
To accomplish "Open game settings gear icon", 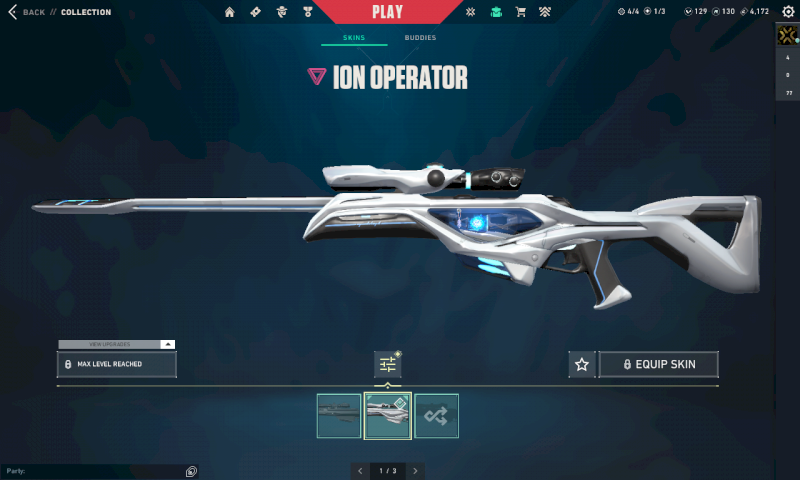I will [788, 12].
